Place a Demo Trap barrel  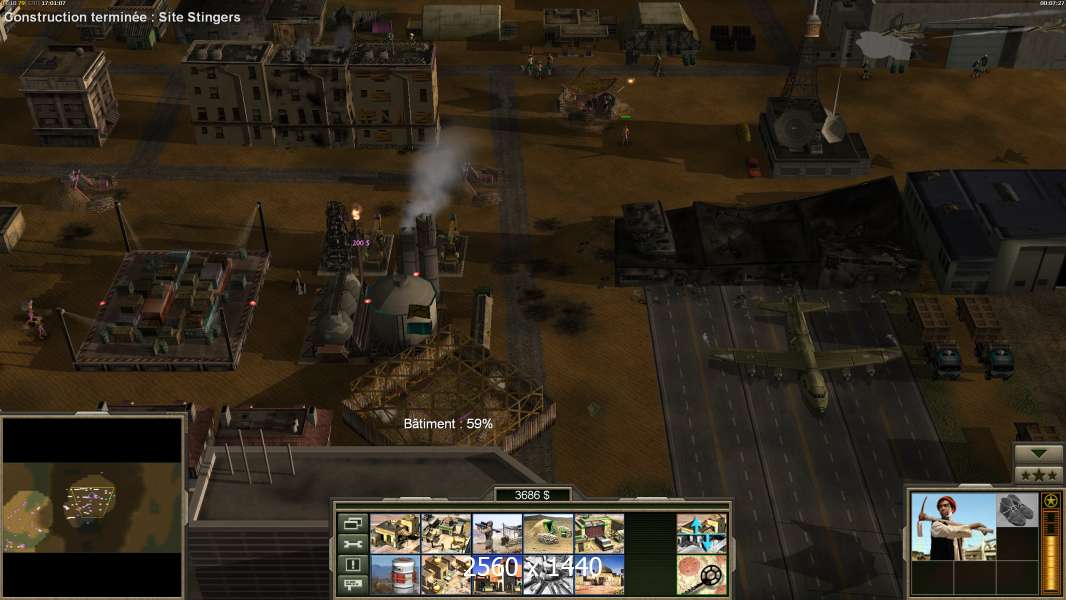click(395, 575)
